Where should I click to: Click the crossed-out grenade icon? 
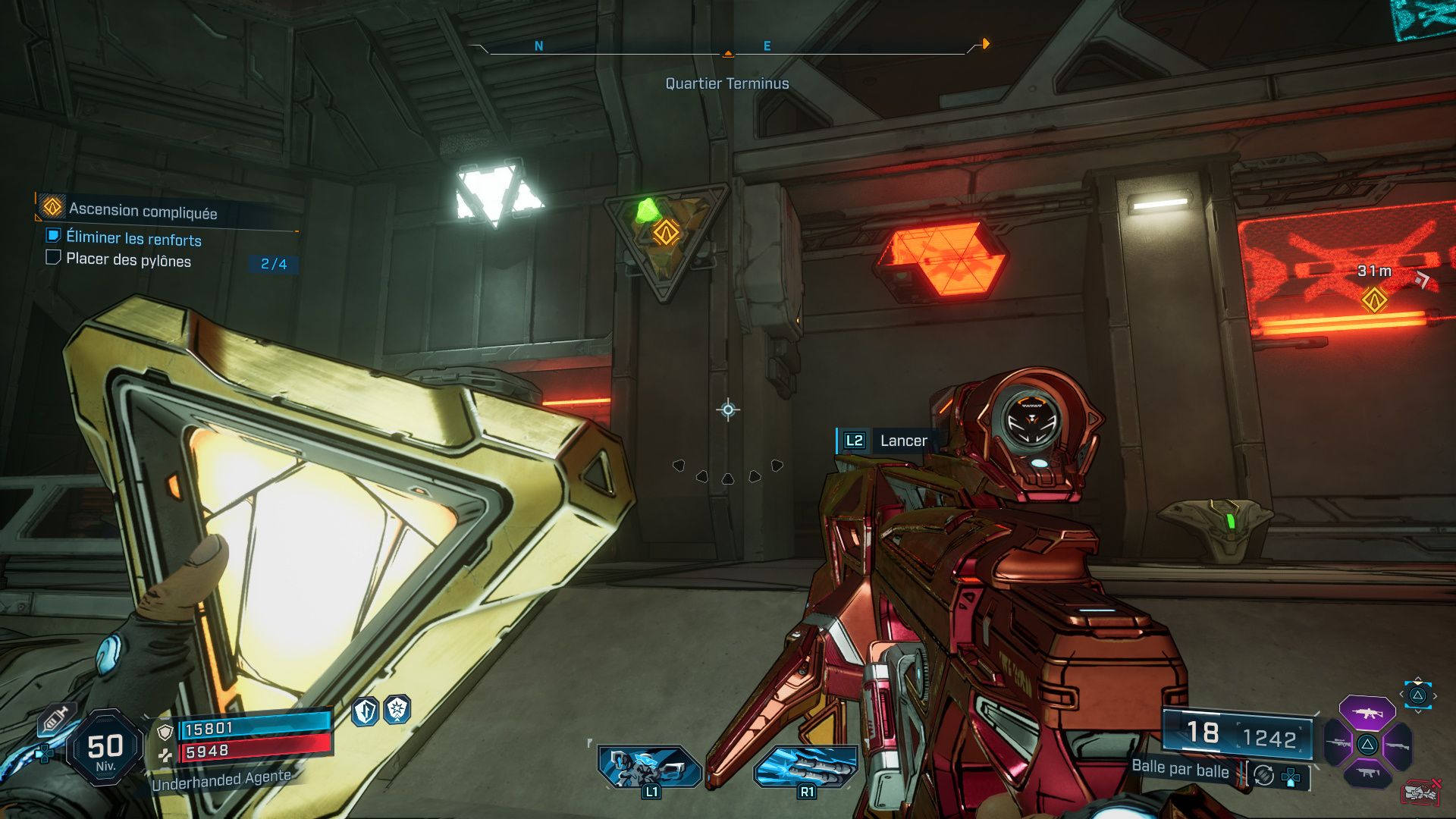1420,791
